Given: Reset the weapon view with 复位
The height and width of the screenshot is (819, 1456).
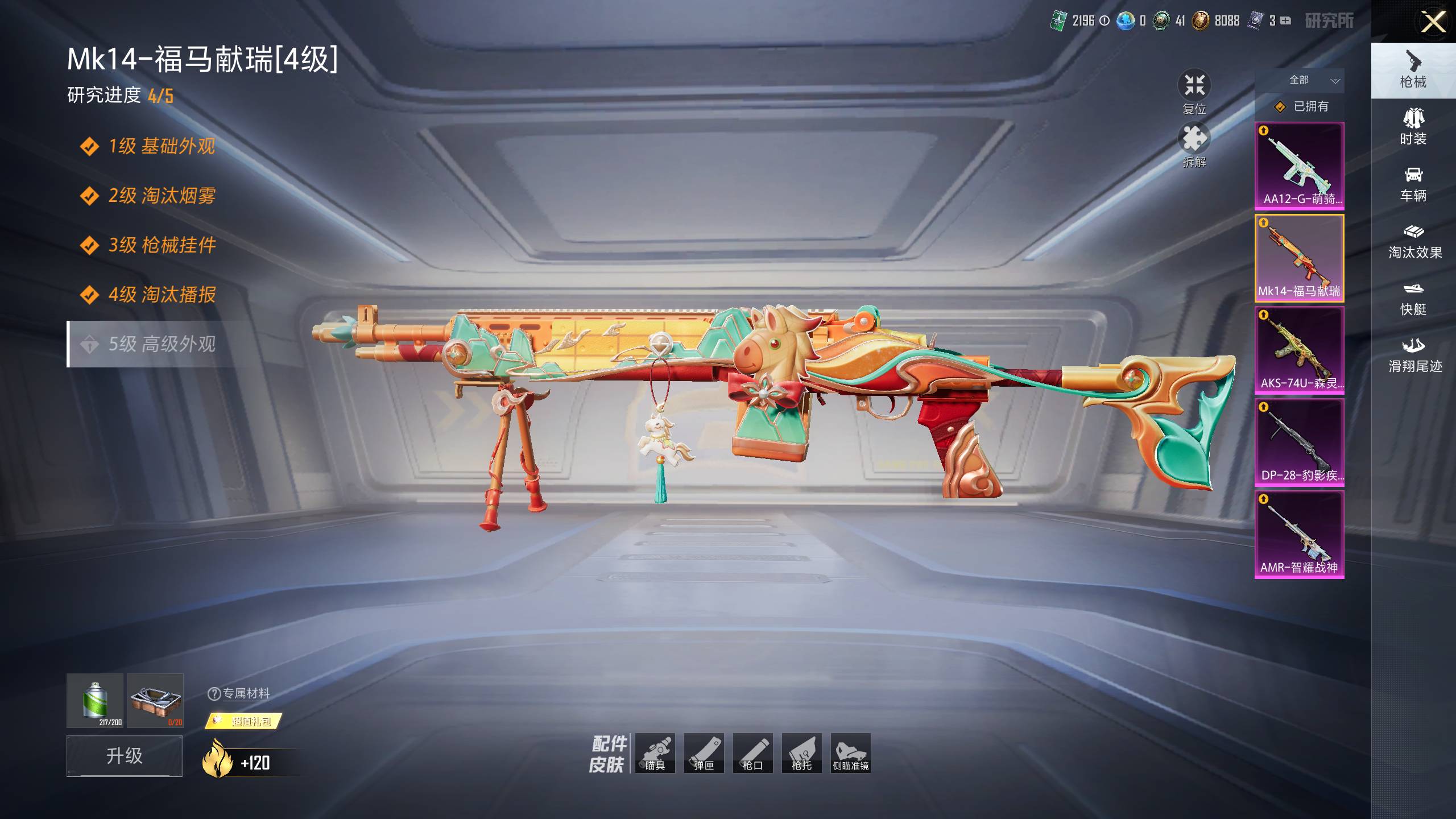Looking at the screenshot, I should pyautogui.click(x=1194, y=92).
